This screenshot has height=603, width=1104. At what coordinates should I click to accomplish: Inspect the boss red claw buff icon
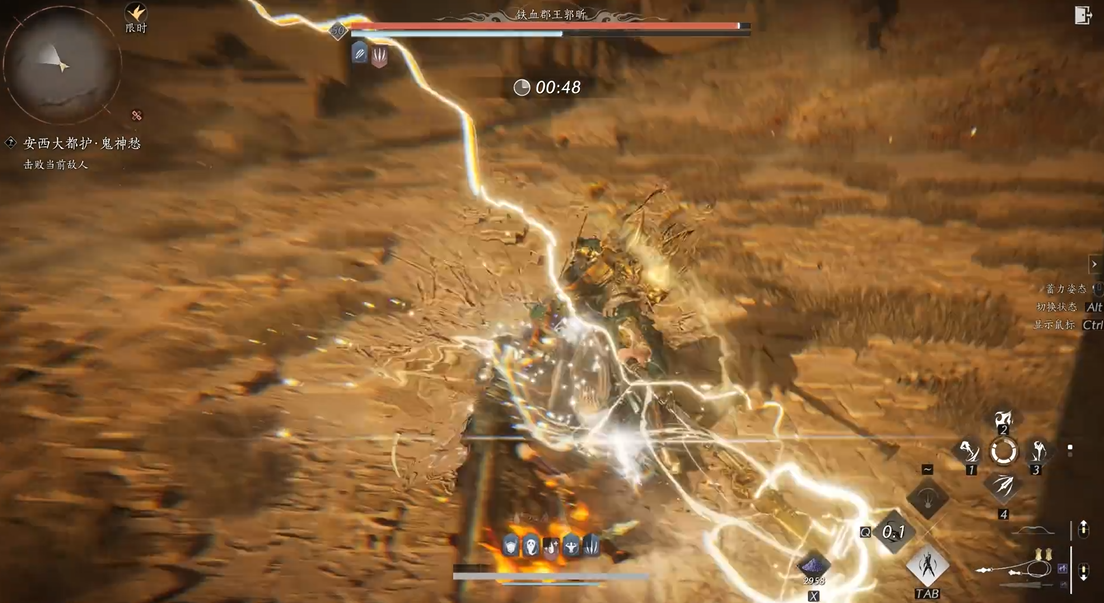[380, 55]
